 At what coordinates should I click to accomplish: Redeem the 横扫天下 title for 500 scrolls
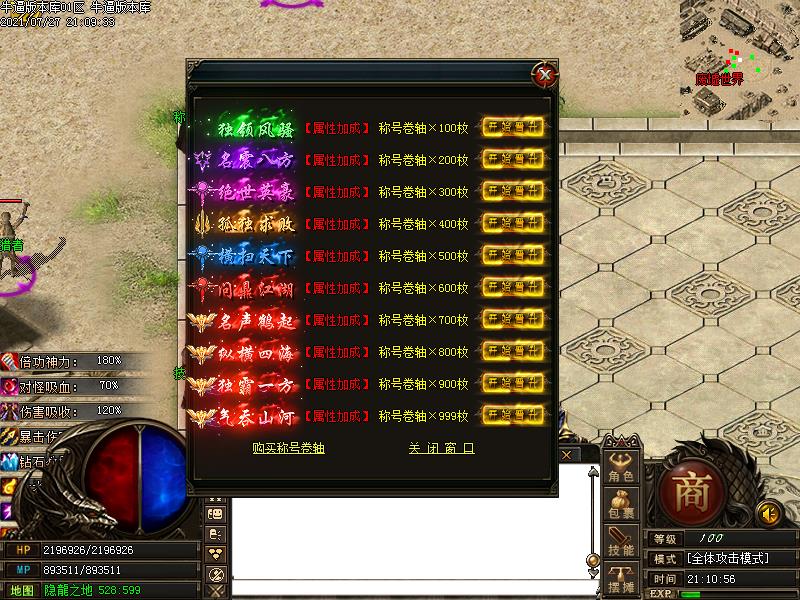515,255
